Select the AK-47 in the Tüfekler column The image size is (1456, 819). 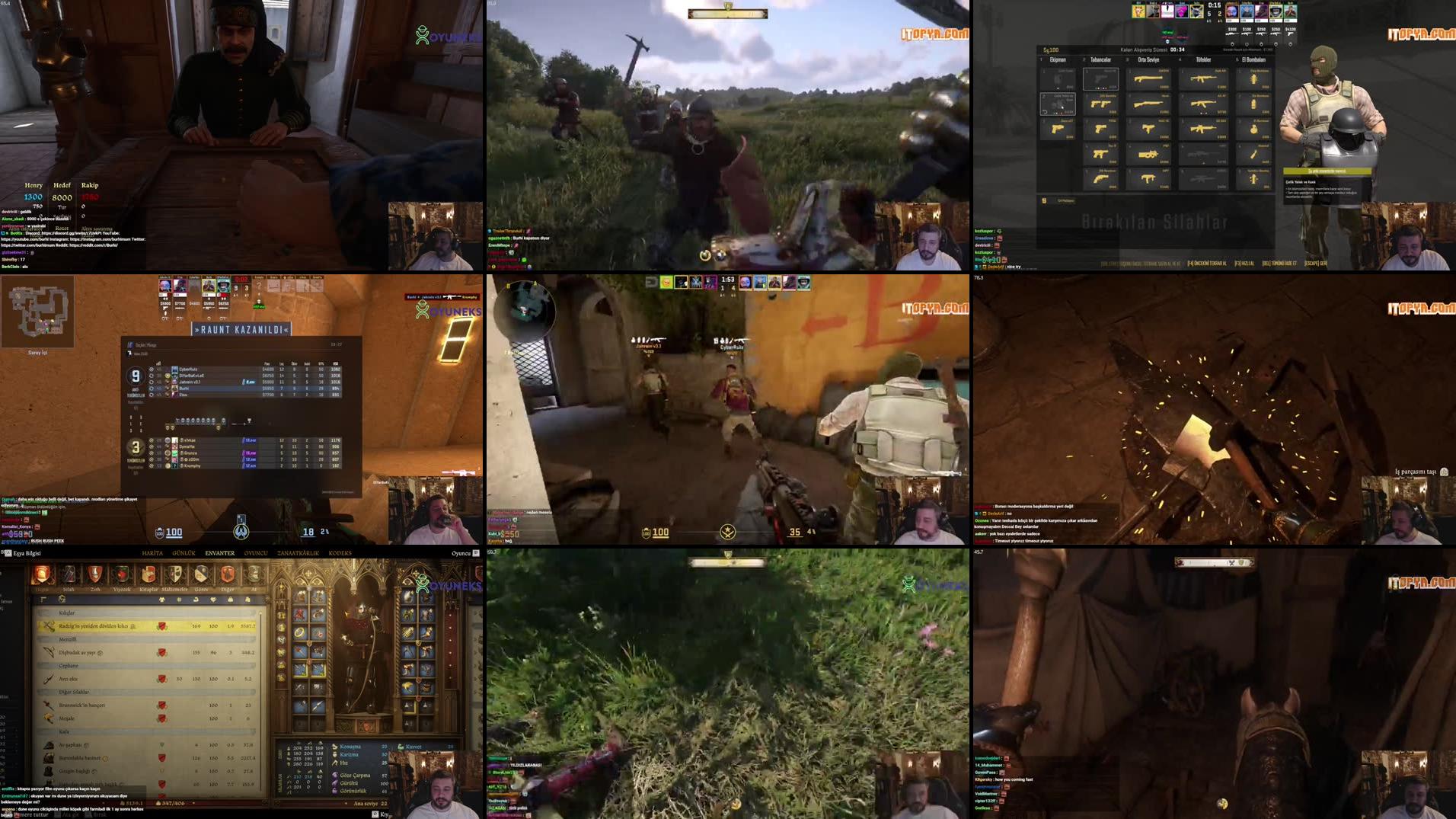point(1204,103)
